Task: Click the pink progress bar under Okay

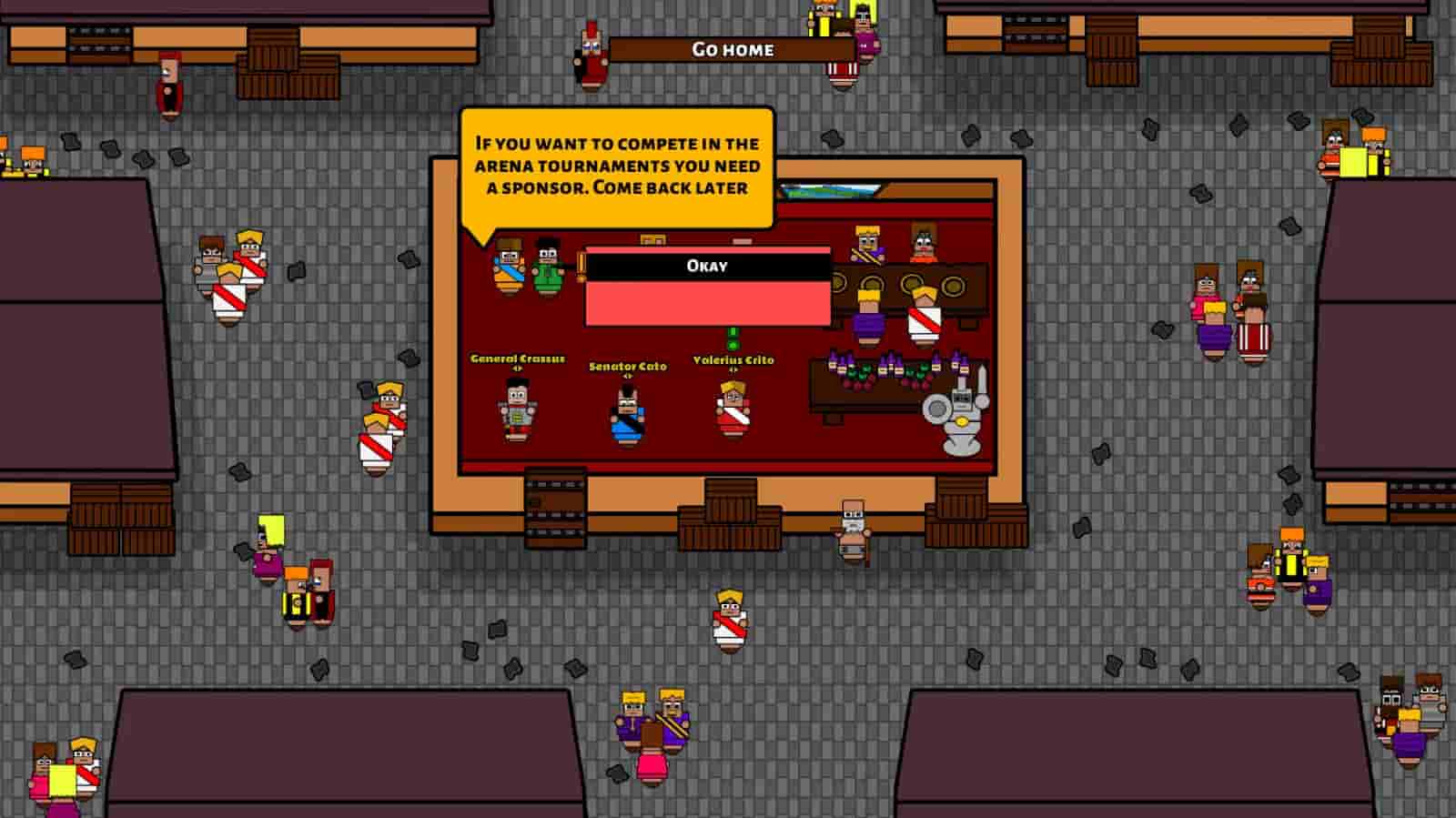Action: [x=707, y=305]
